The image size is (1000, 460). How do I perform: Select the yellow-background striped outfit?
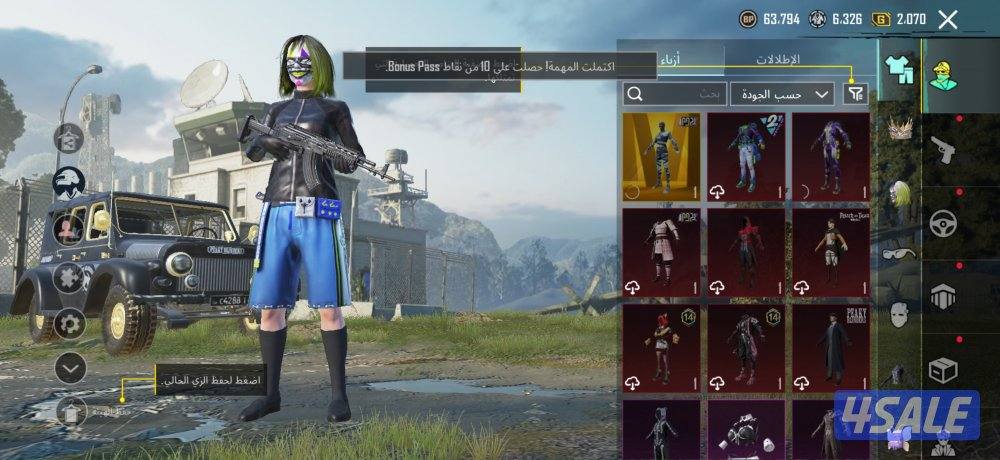point(661,156)
